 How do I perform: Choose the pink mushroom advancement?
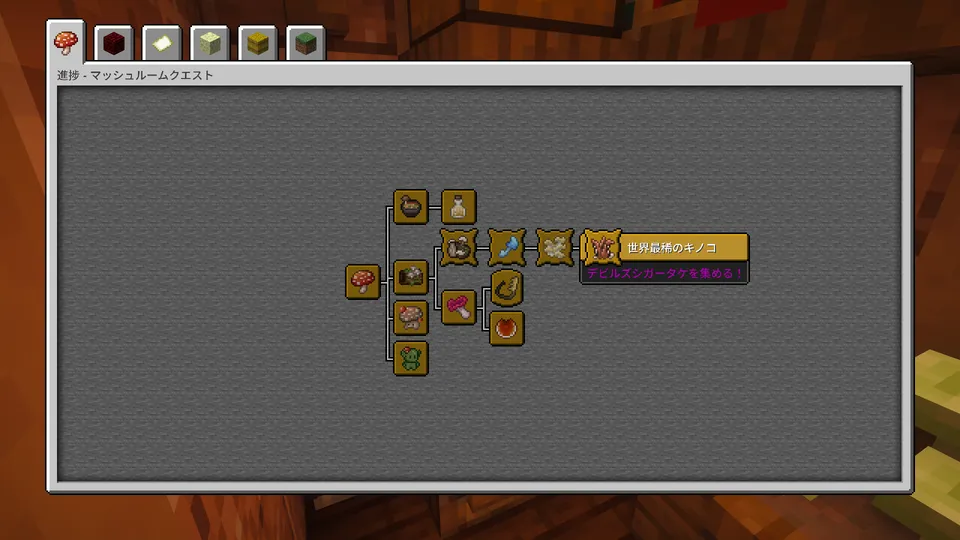pyautogui.click(x=459, y=306)
